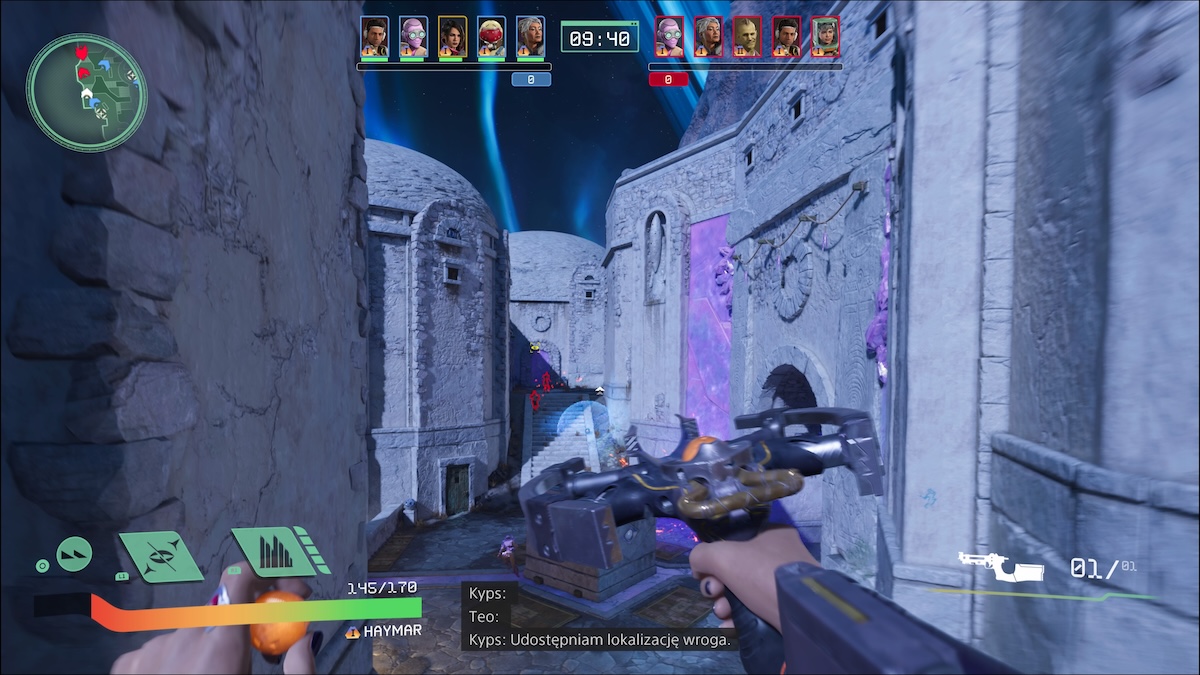
Task: Trigger the vertical bars wall ability
Action: point(271,551)
